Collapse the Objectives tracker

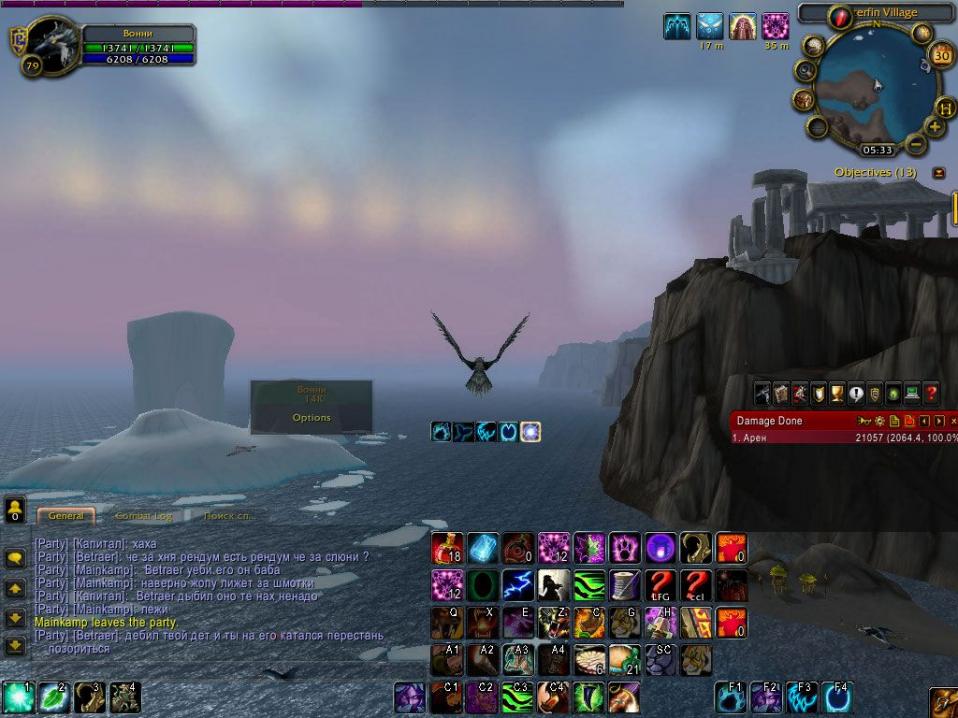[x=939, y=173]
